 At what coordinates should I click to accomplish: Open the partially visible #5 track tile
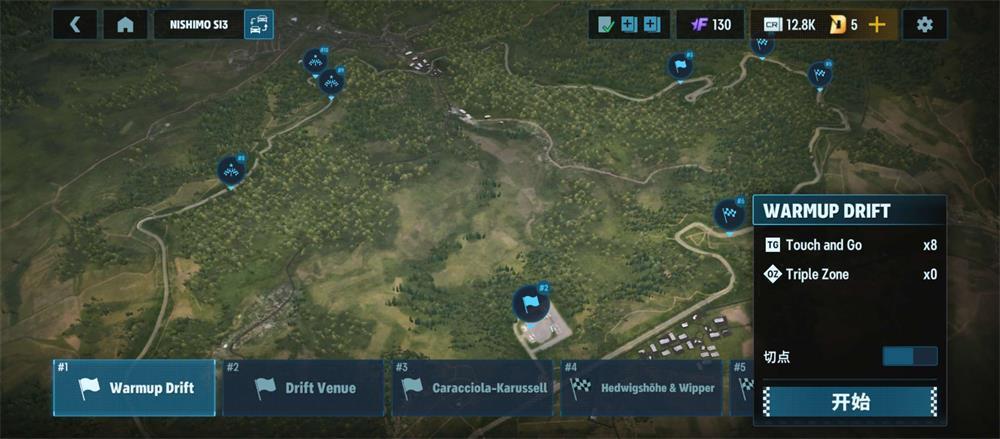(x=742, y=388)
